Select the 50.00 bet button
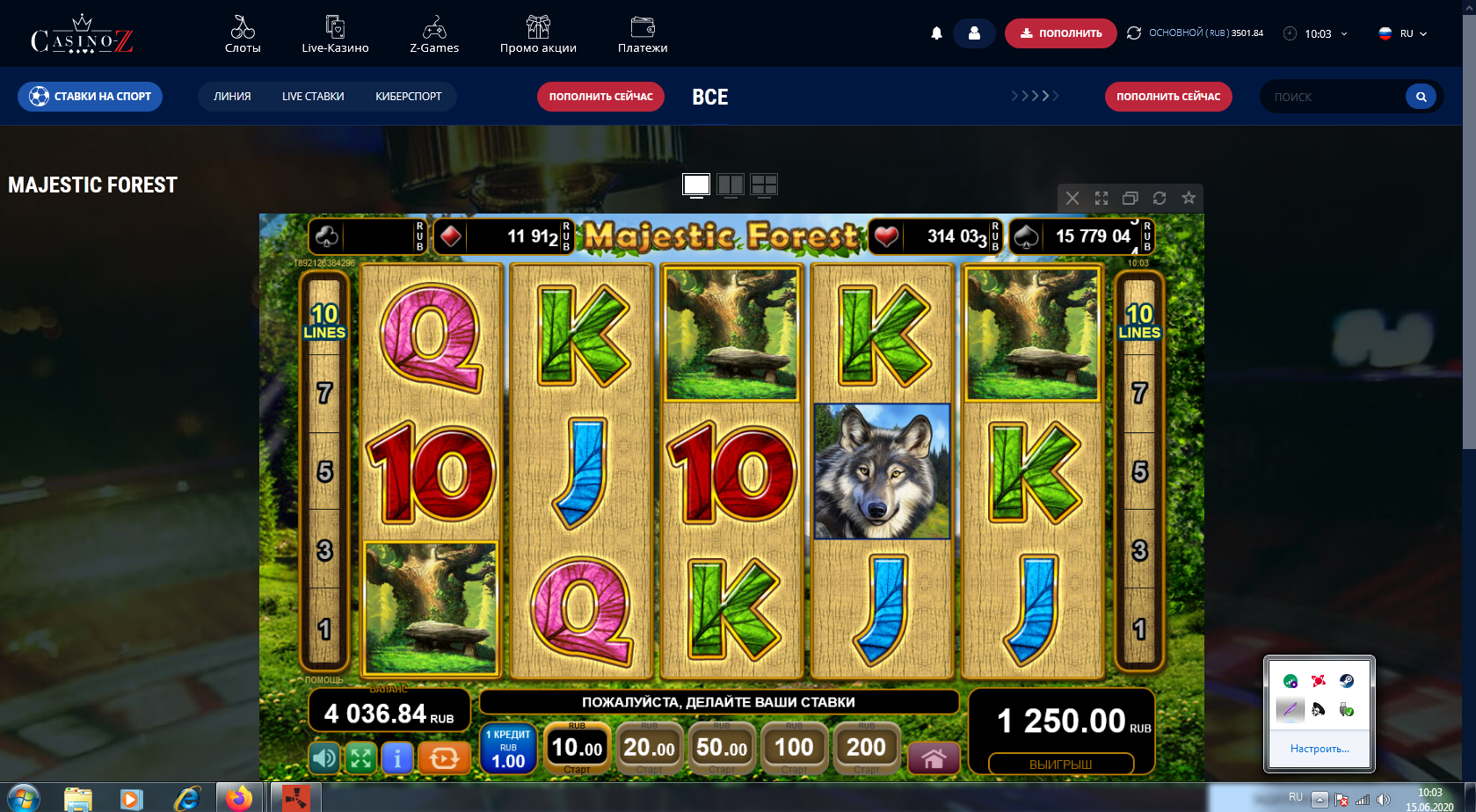The width and height of the screenshot is (1476, 812). 722,748
